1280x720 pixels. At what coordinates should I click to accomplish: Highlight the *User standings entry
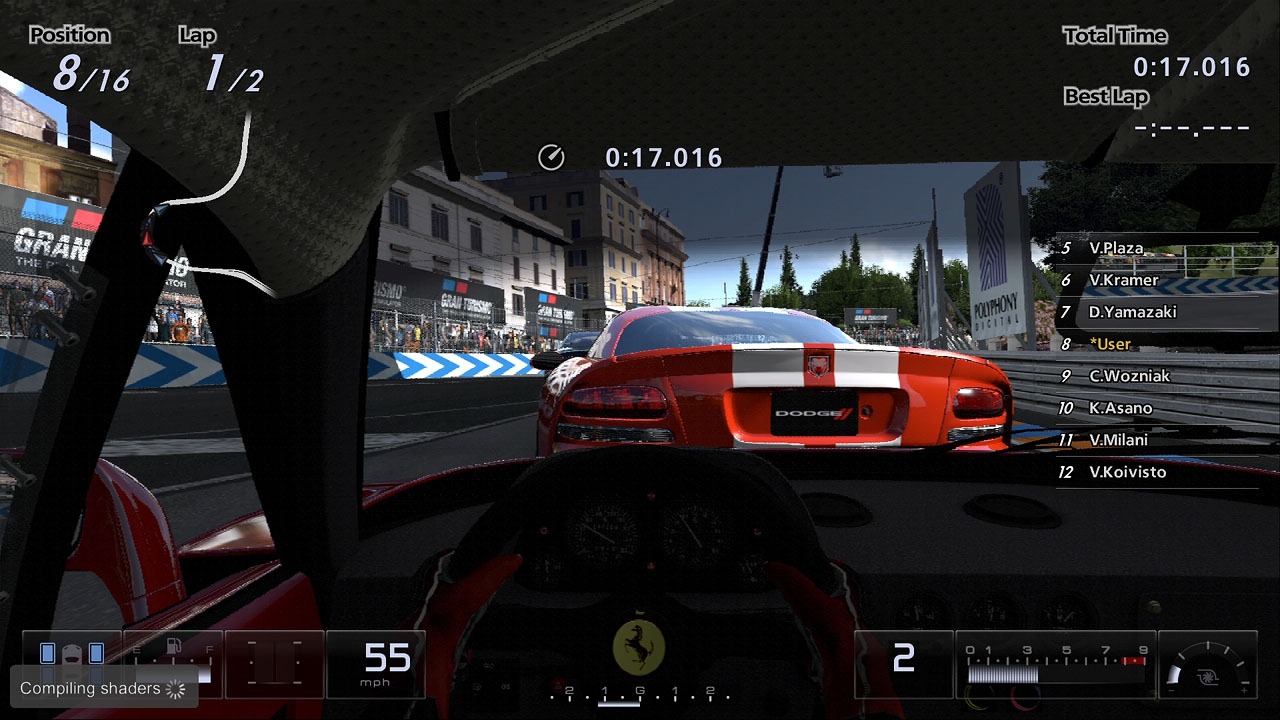pos(1110,344)
